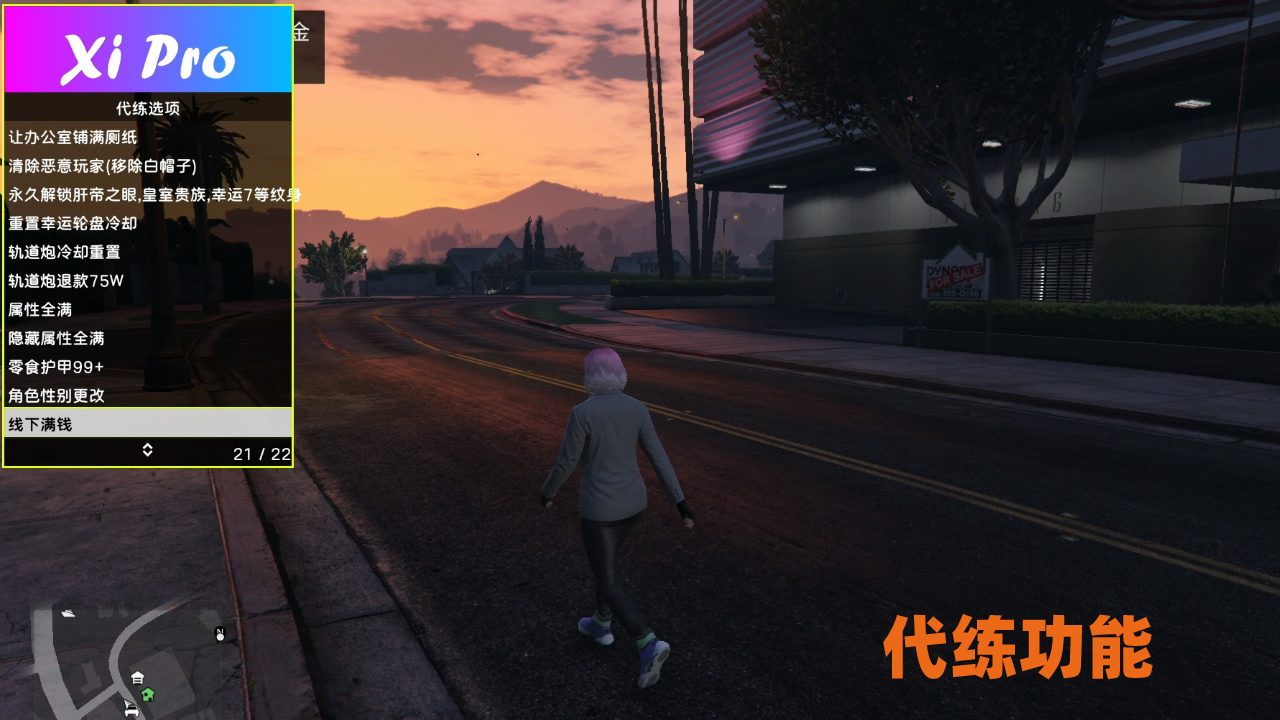Click the white garage icon on the minimap
1280x720 pixels.
pos(137,677)
